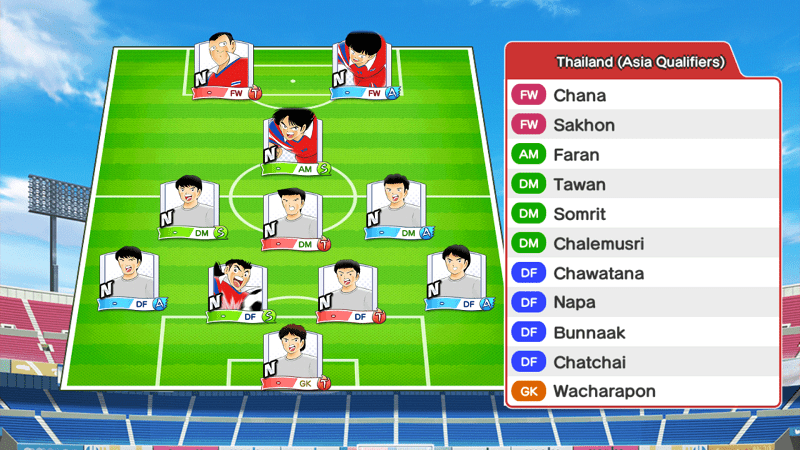Screen dimensions: 800x450
Task: Click the Napa list entry
Action: pyautogui.click(x=642, y=302)
